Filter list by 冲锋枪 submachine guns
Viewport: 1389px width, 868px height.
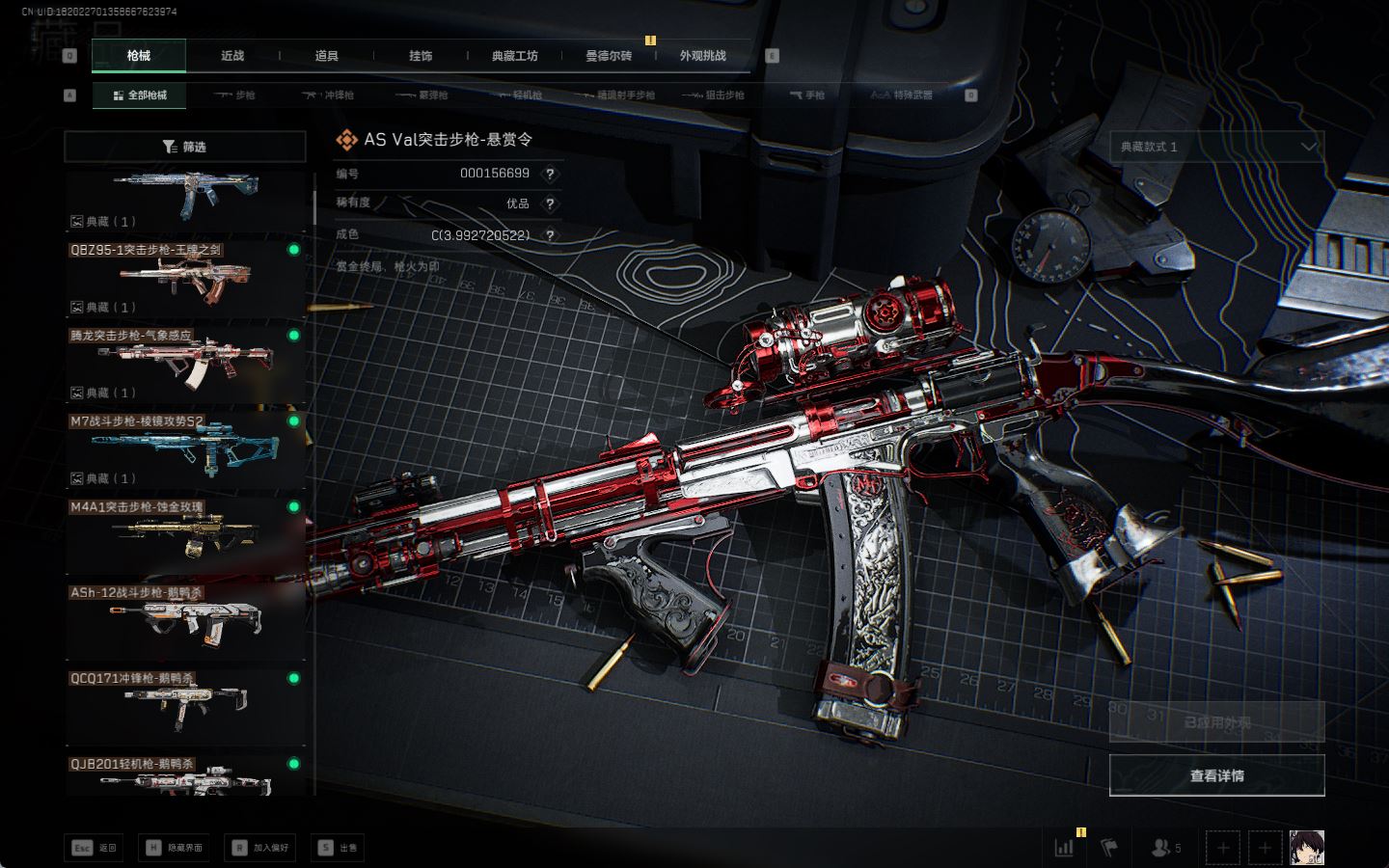[x=328, y=95]
